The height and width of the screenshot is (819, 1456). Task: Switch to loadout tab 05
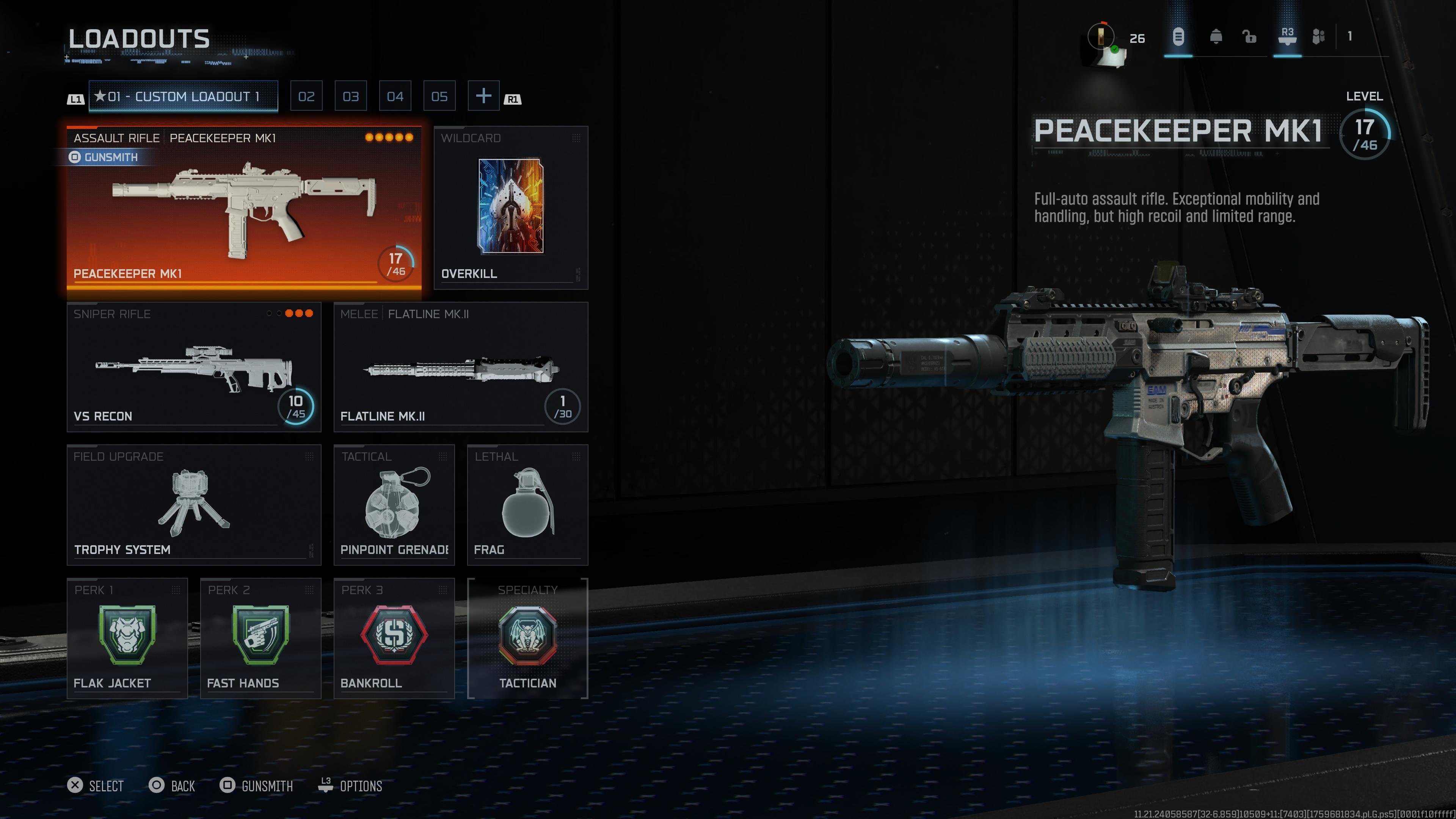[x=439, y=96]
